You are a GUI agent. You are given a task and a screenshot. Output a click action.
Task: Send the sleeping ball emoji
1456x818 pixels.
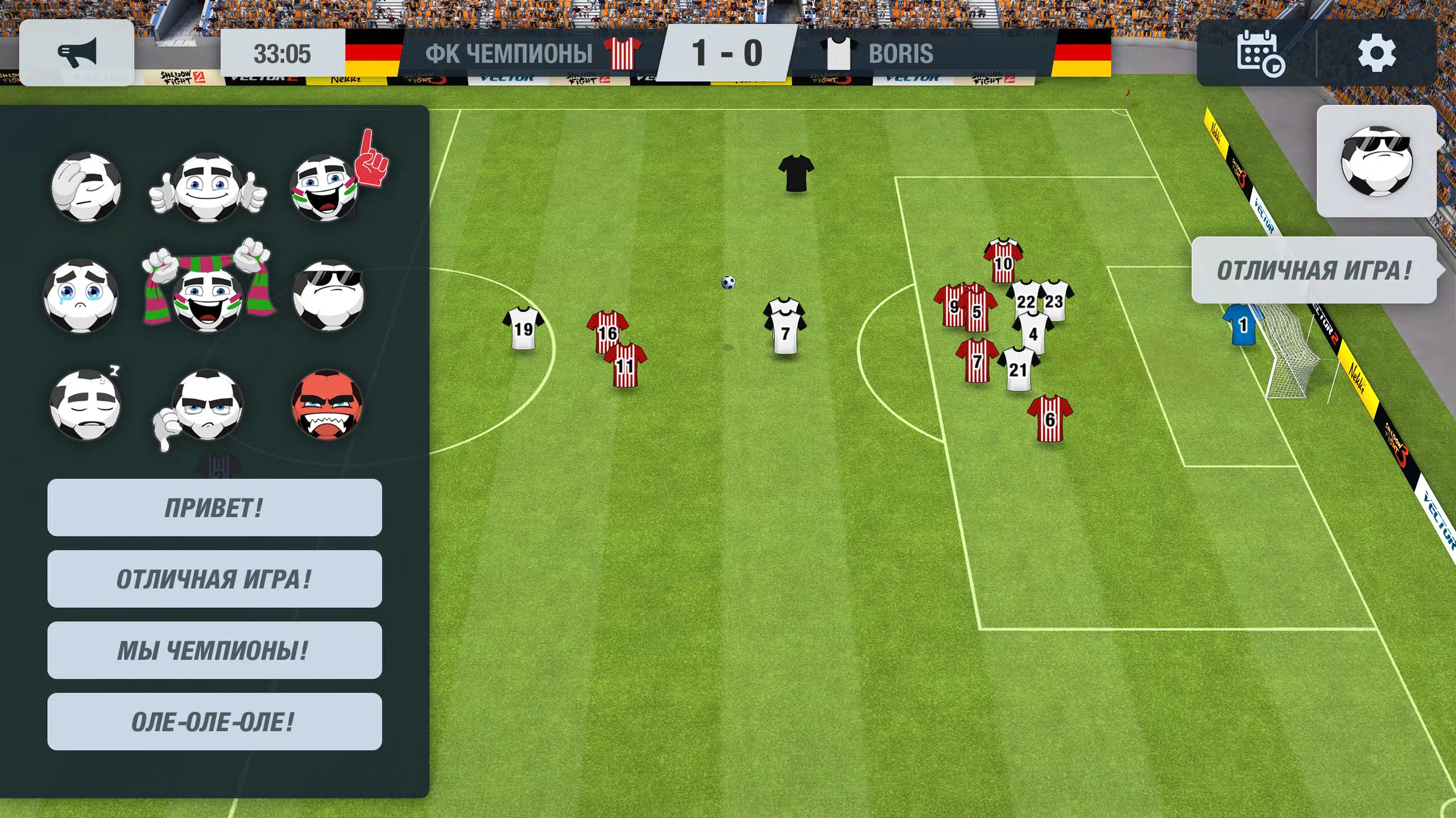[x=86, y=405]
